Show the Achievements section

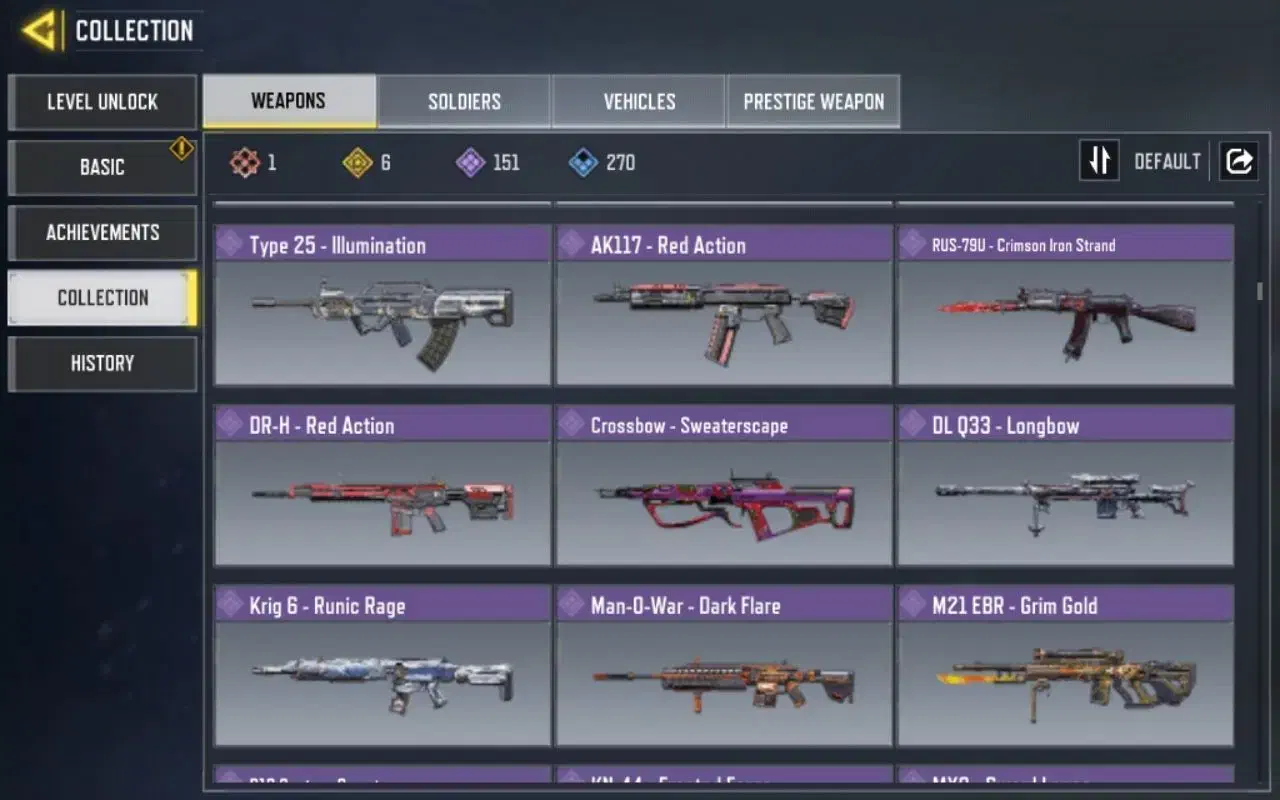click(x=102, y=232)
